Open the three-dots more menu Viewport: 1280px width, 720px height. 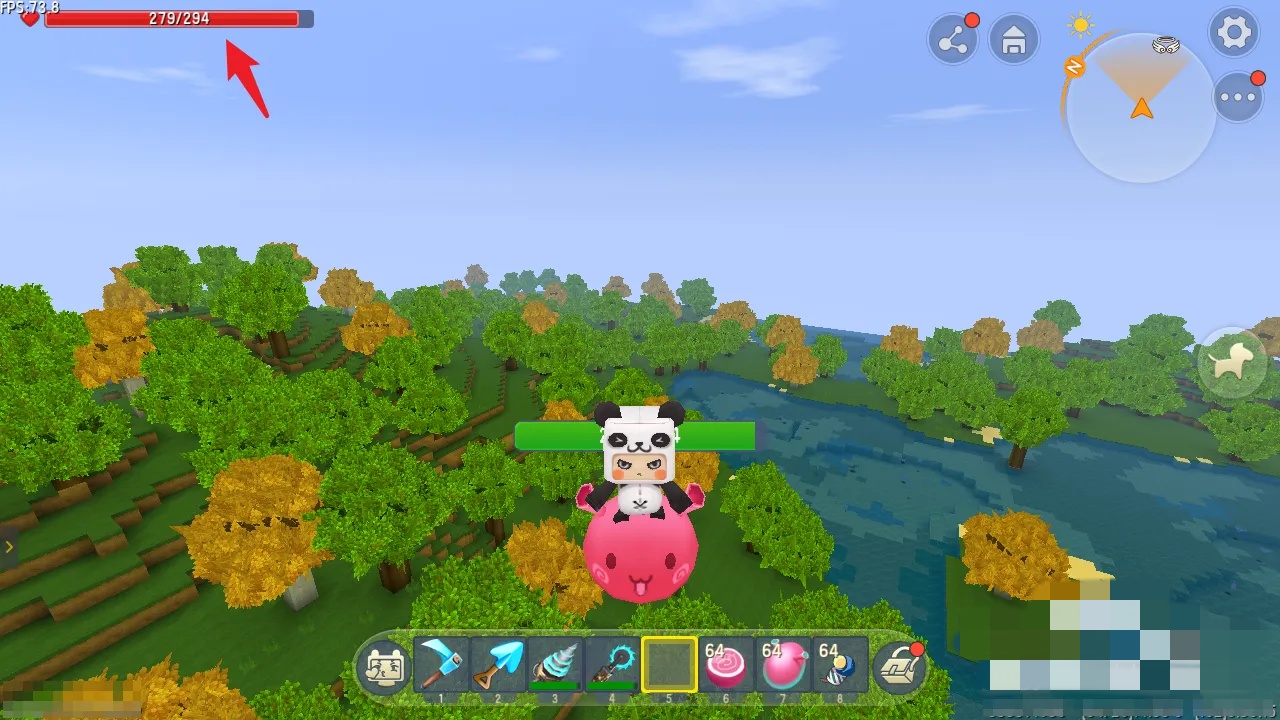click(1238, 97)
